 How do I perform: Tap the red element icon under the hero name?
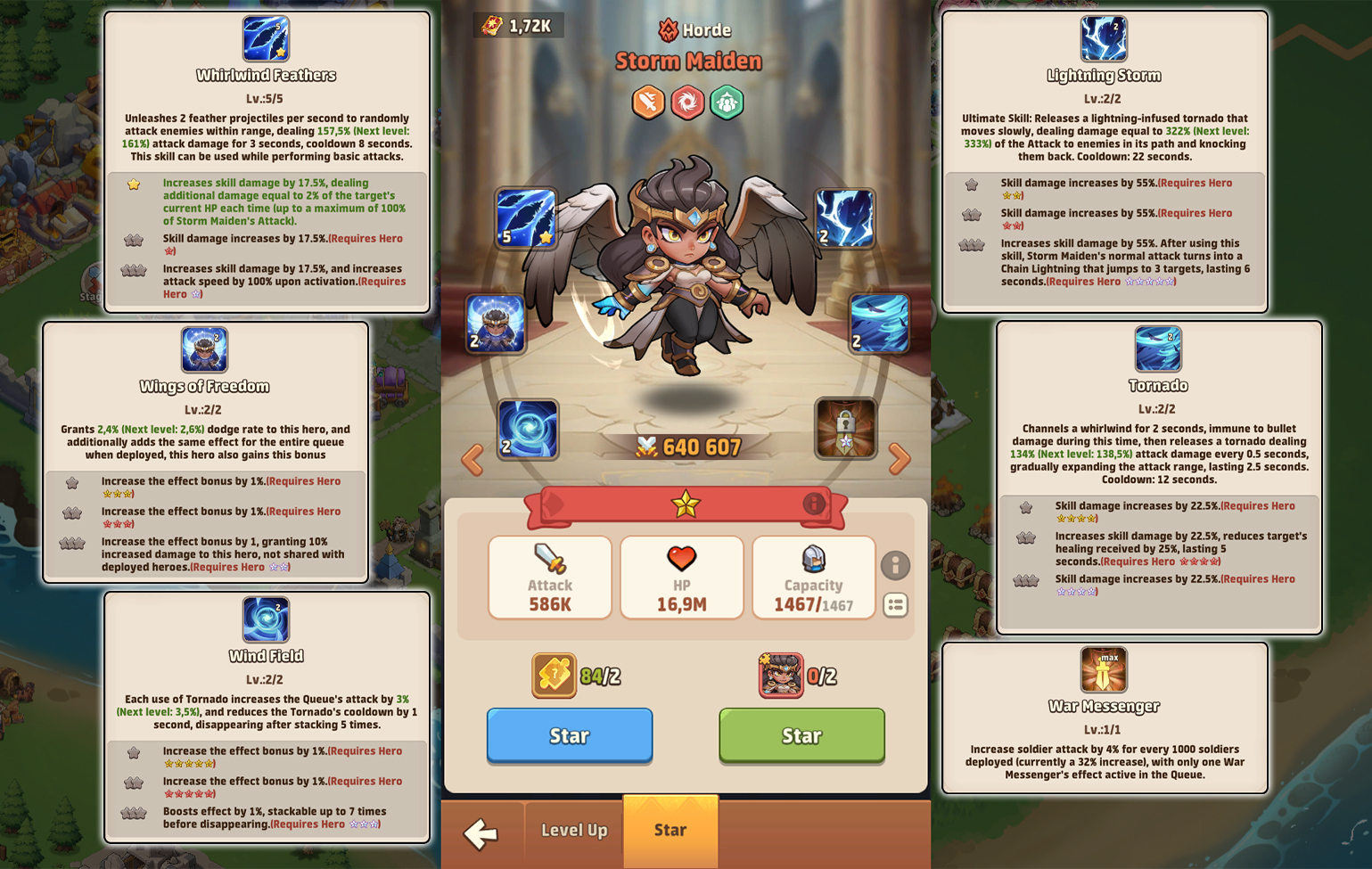click(687, 102)
